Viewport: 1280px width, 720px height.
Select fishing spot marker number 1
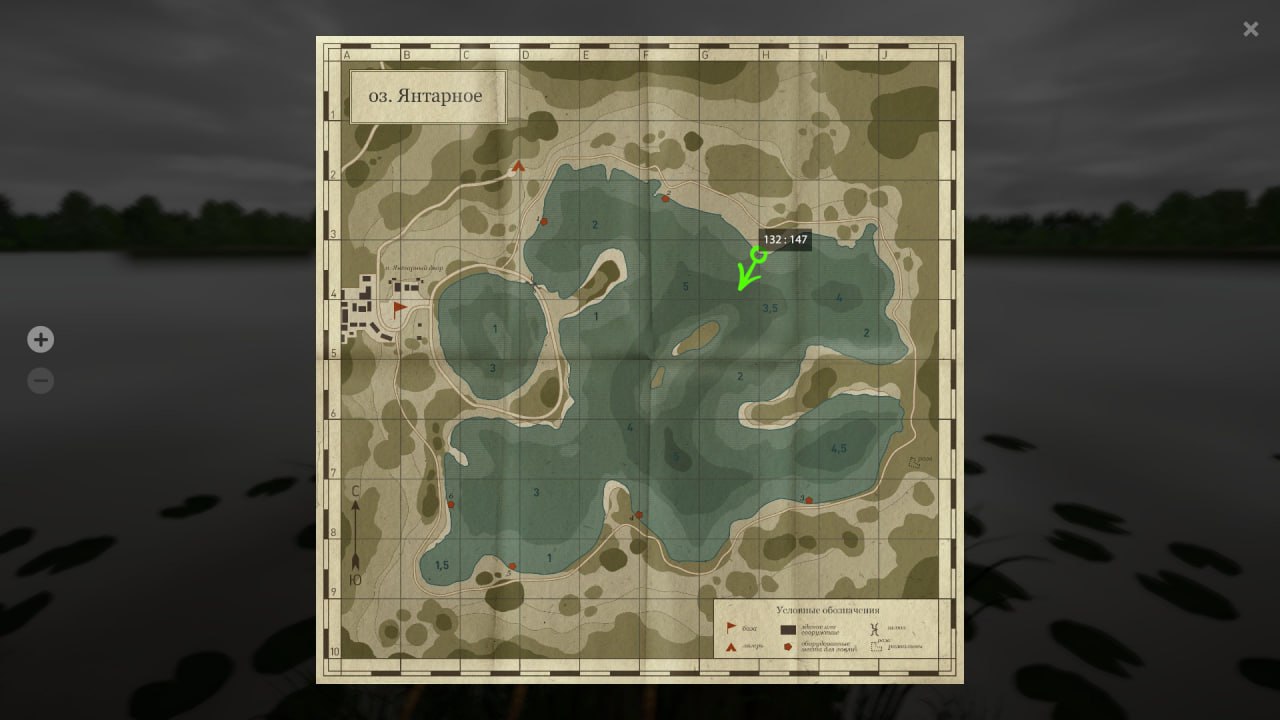coord(544,221)
